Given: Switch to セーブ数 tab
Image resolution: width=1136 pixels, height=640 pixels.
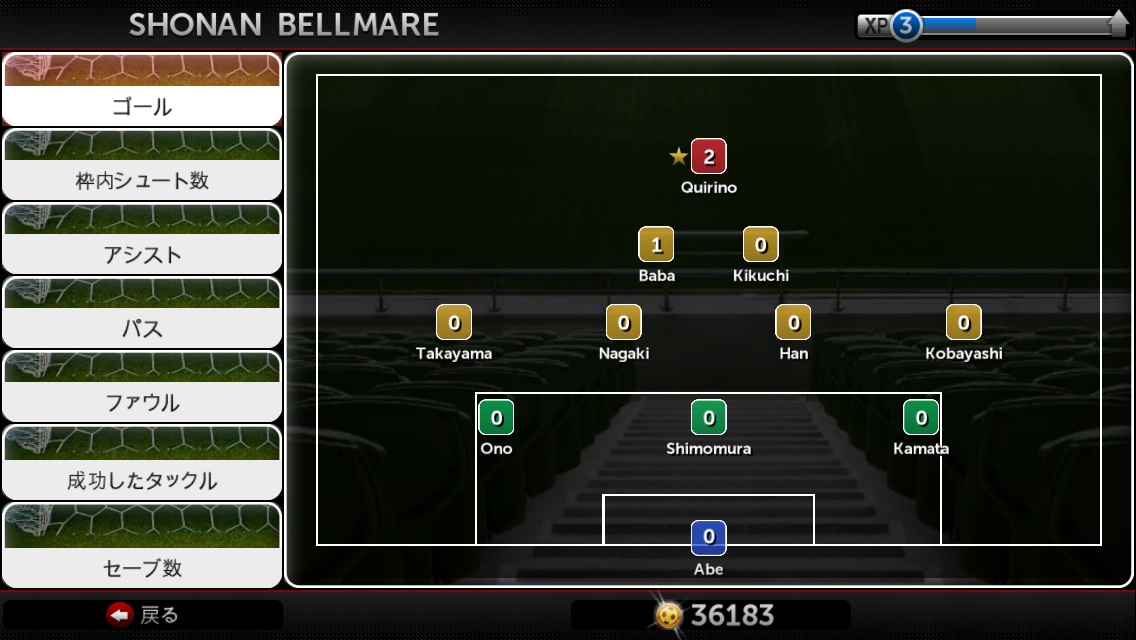Looking at the screenshot, I should (x=142, y=546).
